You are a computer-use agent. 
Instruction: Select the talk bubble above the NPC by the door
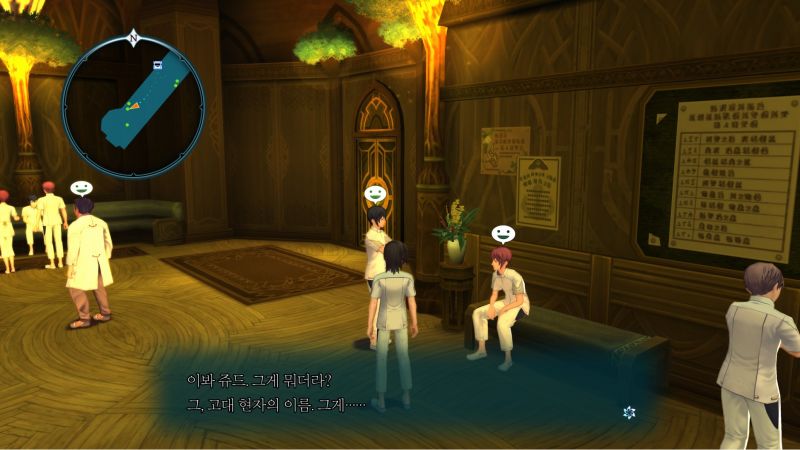point(375,193)
